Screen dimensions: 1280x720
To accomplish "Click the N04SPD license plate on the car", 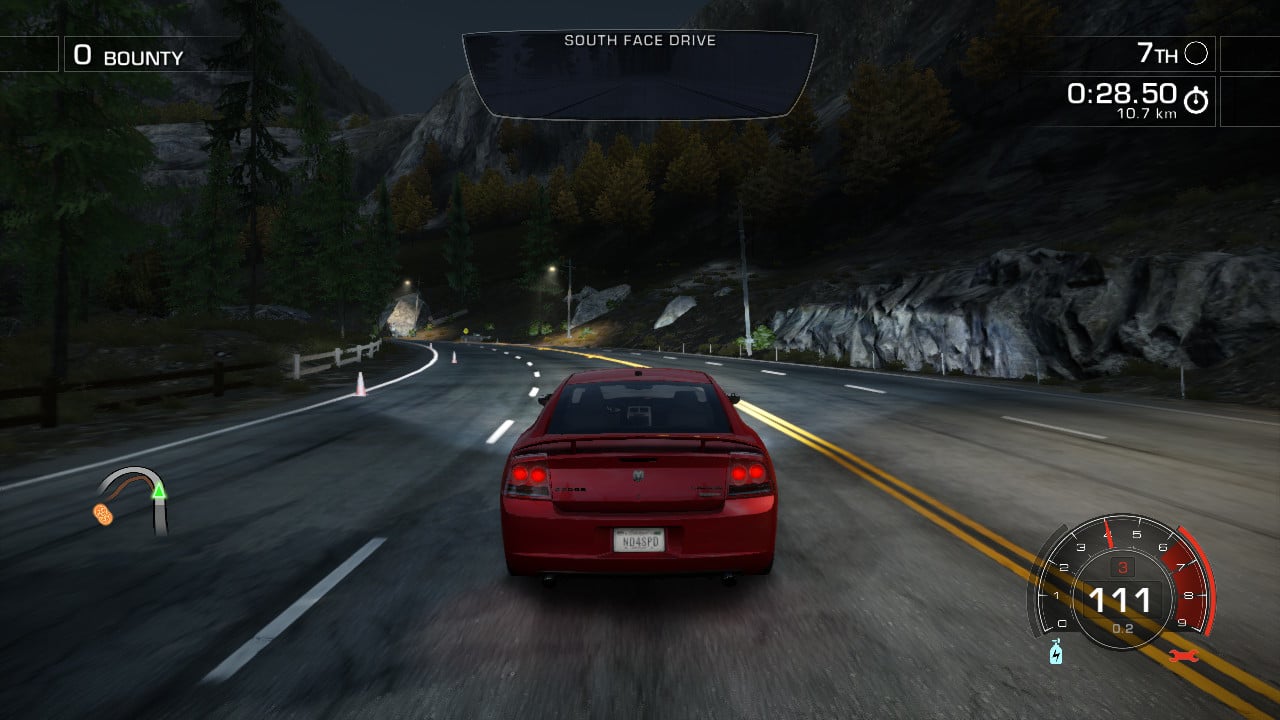I will pos(637,538).
